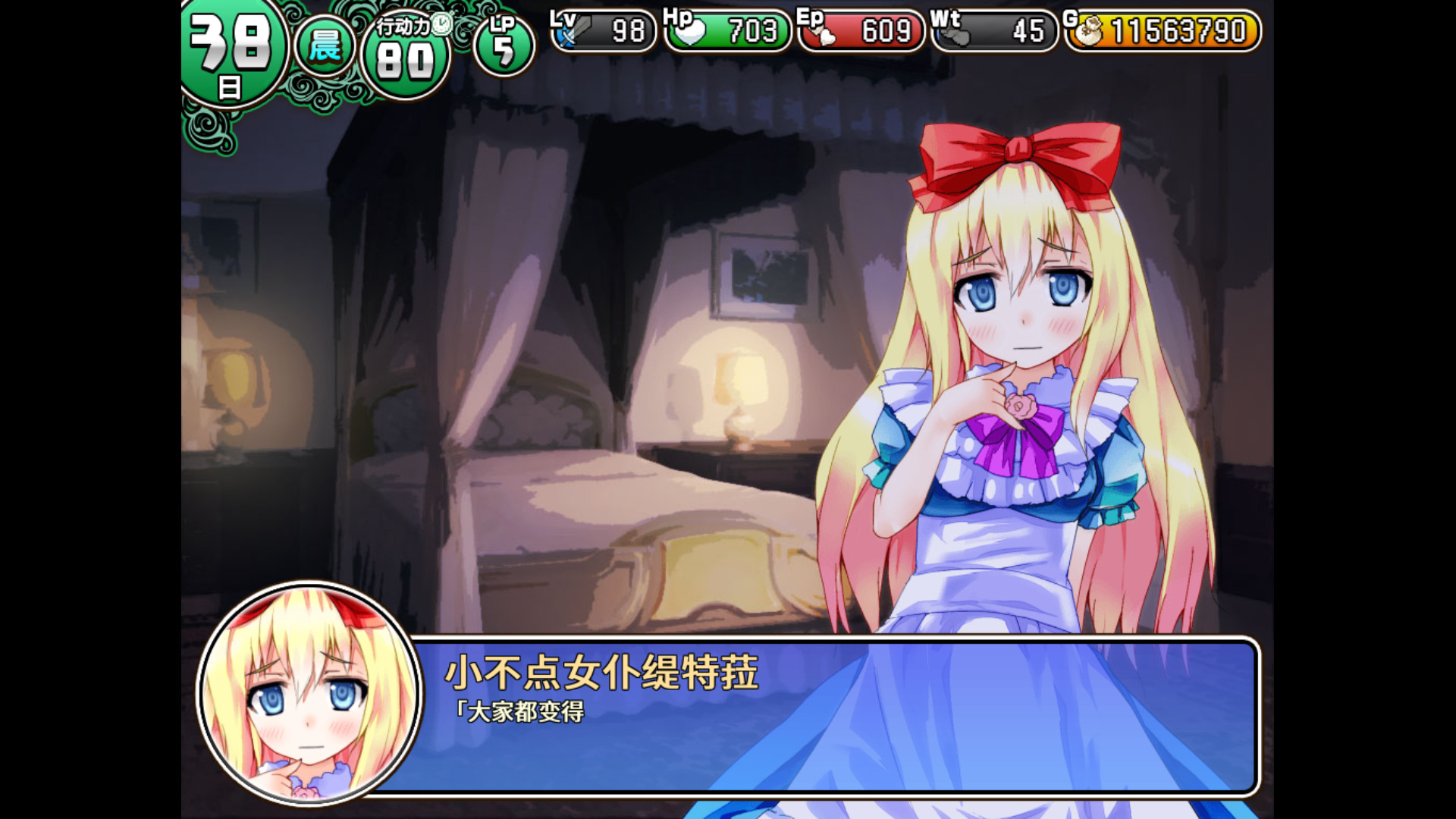Click the clock icon next to 行动力

pyautogui.click(x=440, y=24)
